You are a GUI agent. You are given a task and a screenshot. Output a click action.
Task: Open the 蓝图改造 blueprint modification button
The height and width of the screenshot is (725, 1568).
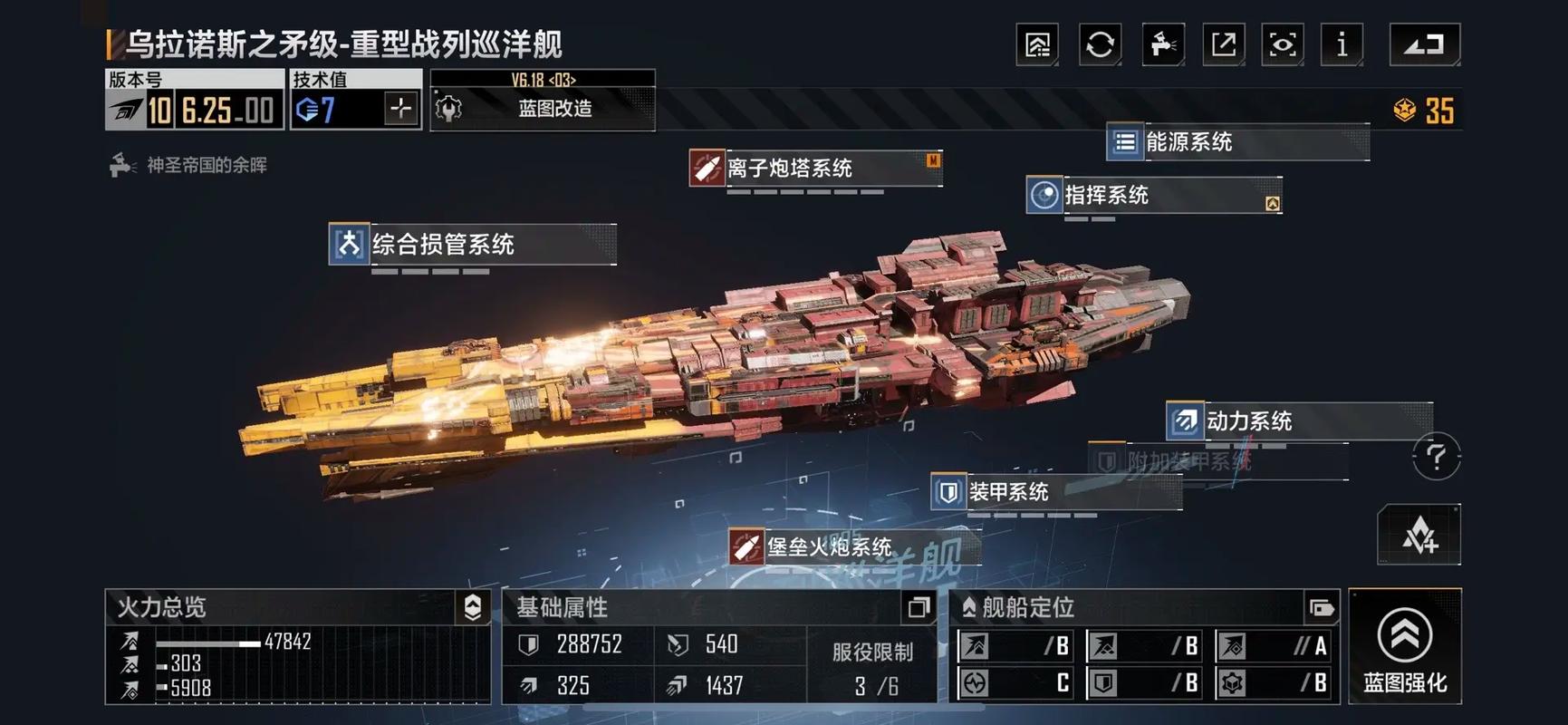(543, 109)
